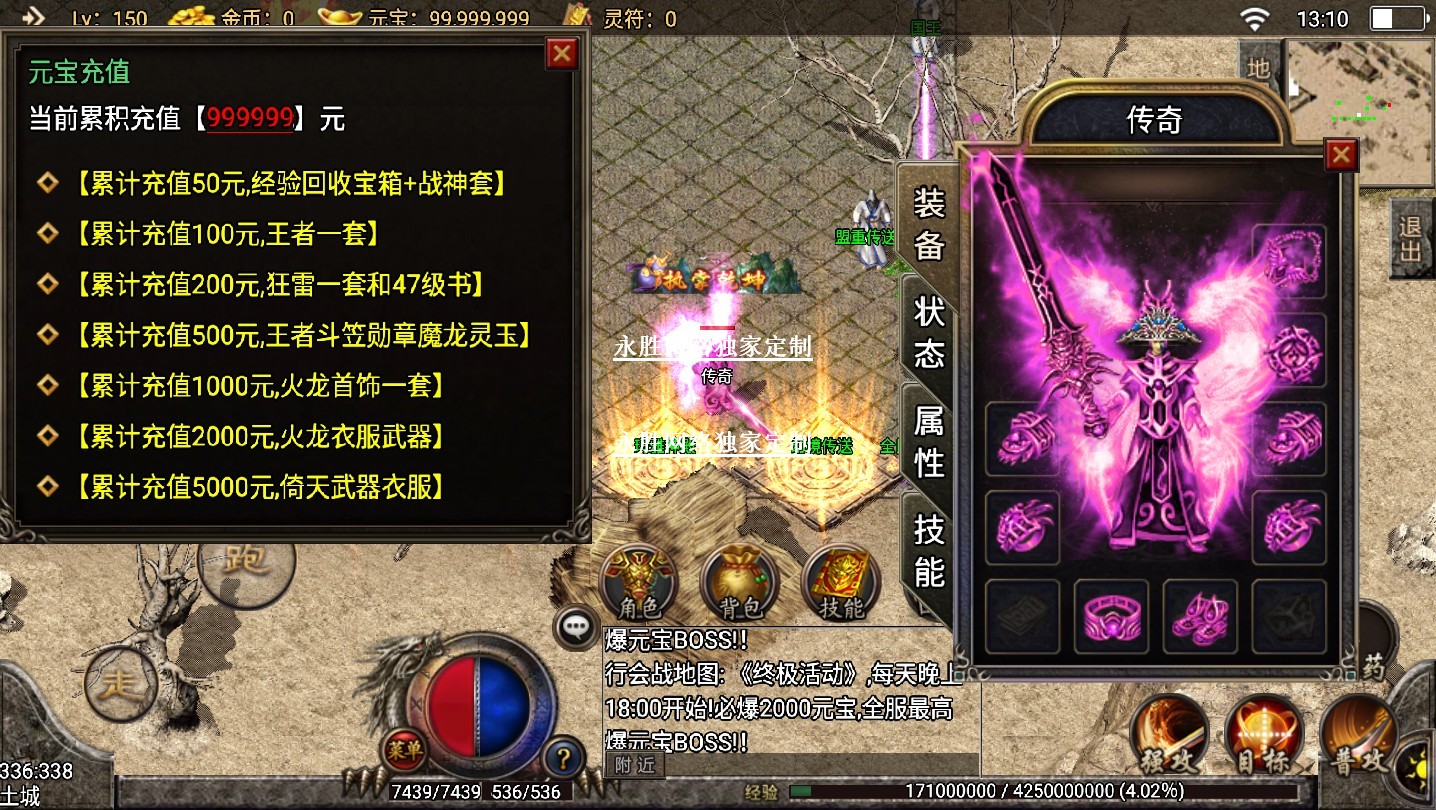
Task: Switch to the 状态 tab
Action: tap(929, 332)
